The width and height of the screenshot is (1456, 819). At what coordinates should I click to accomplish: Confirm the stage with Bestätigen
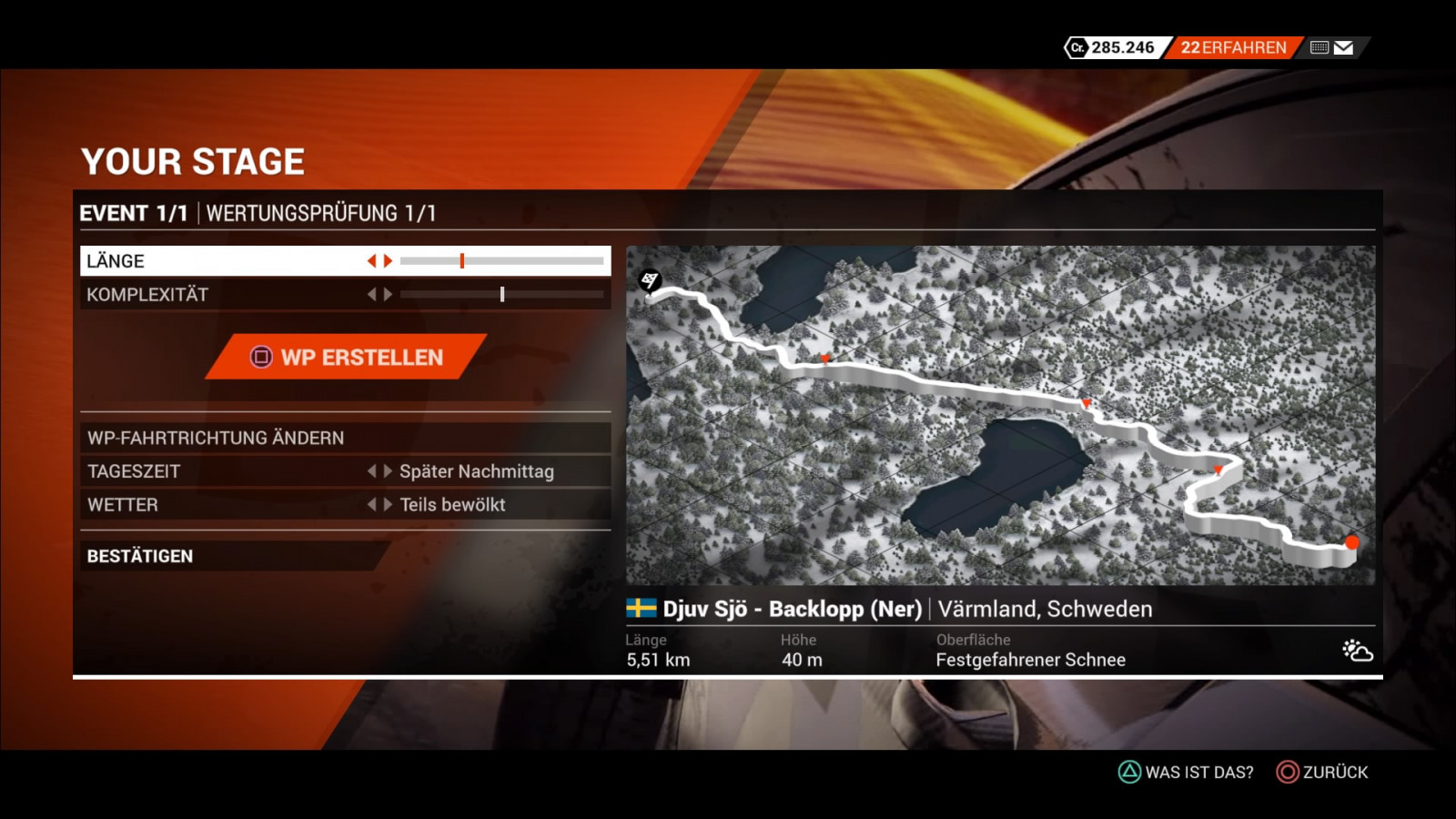227,556
